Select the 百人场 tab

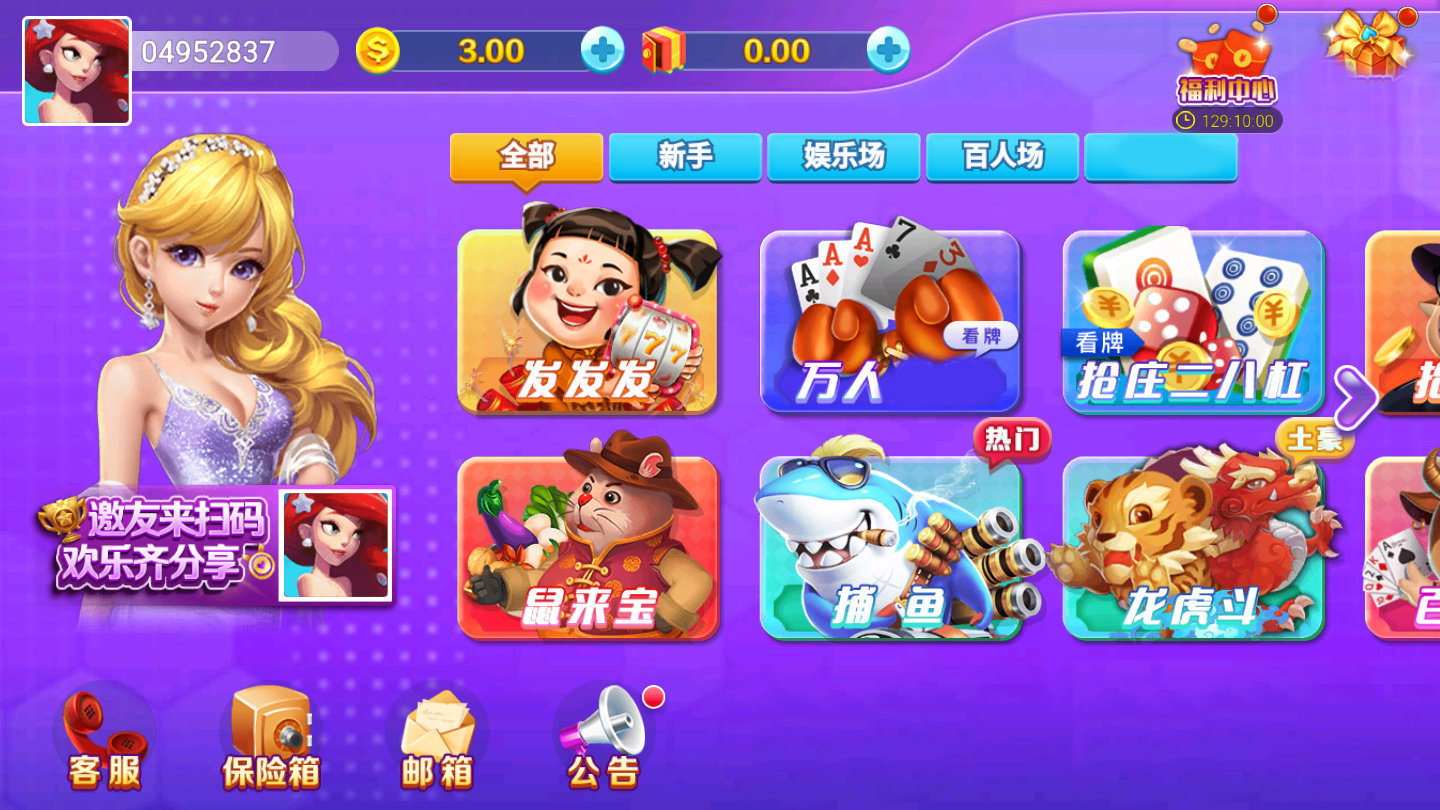1003,155
